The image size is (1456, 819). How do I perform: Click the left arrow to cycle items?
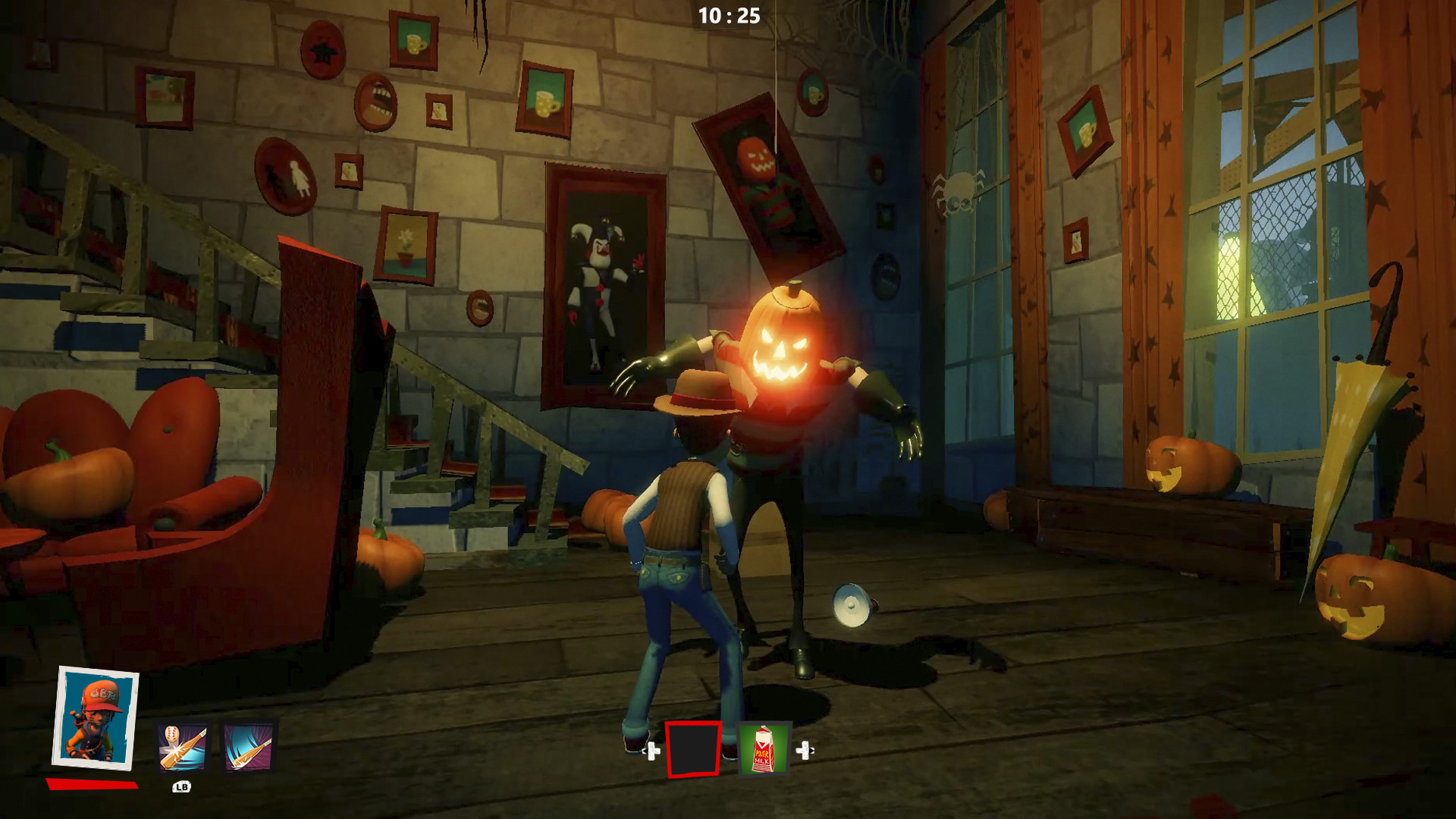[x=651, y=751]
